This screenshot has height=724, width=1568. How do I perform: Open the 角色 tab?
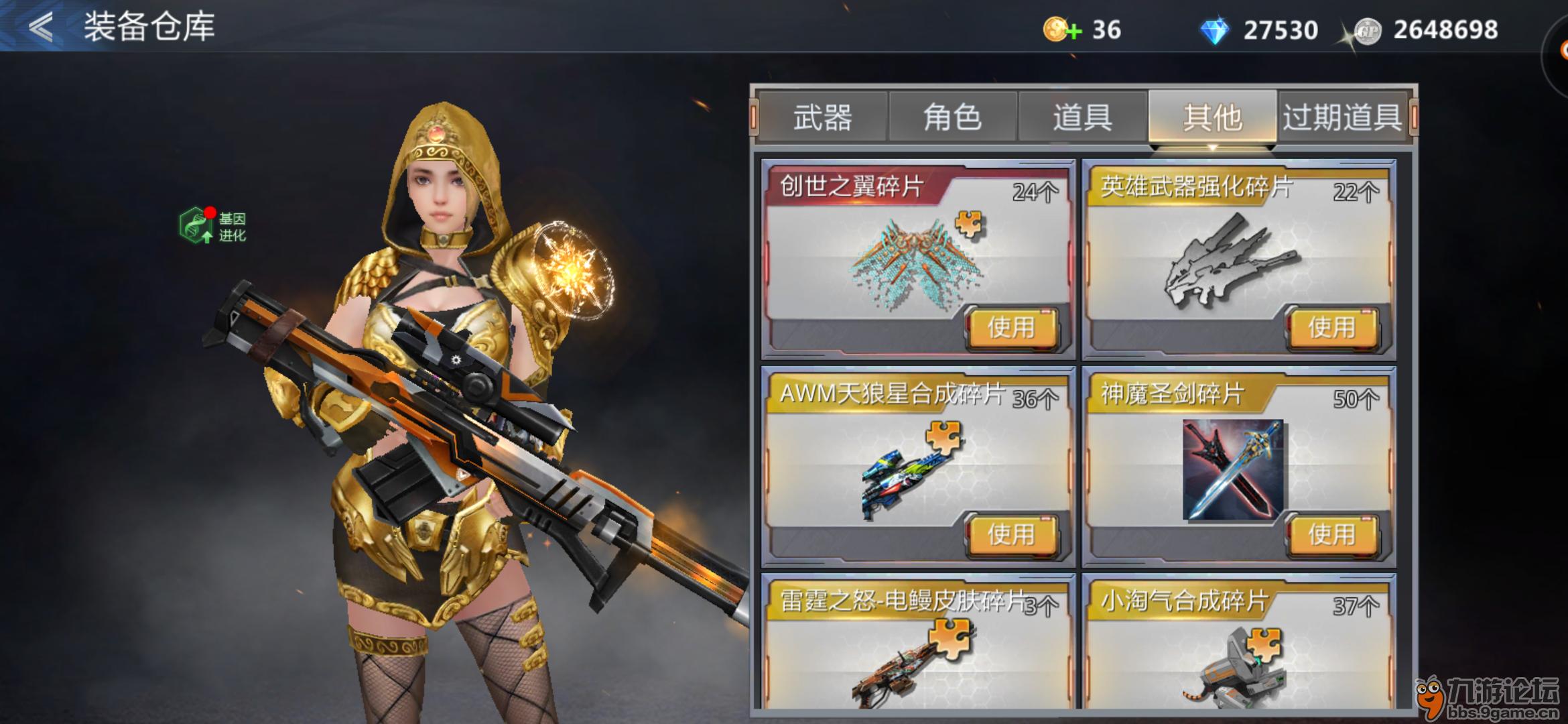point(952,118)
